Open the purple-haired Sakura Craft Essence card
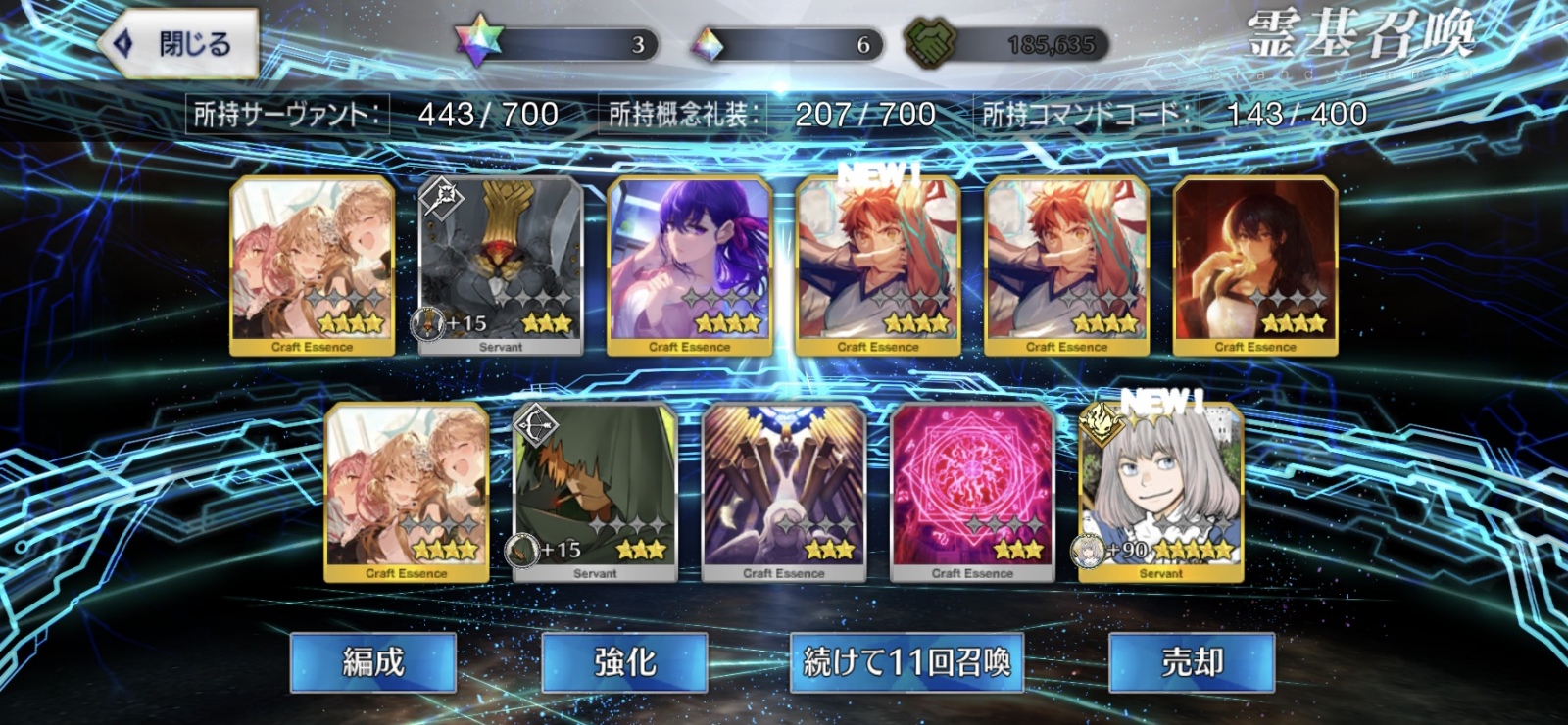The height and width of the screenshot is (725, 1568). pos(688,260)
